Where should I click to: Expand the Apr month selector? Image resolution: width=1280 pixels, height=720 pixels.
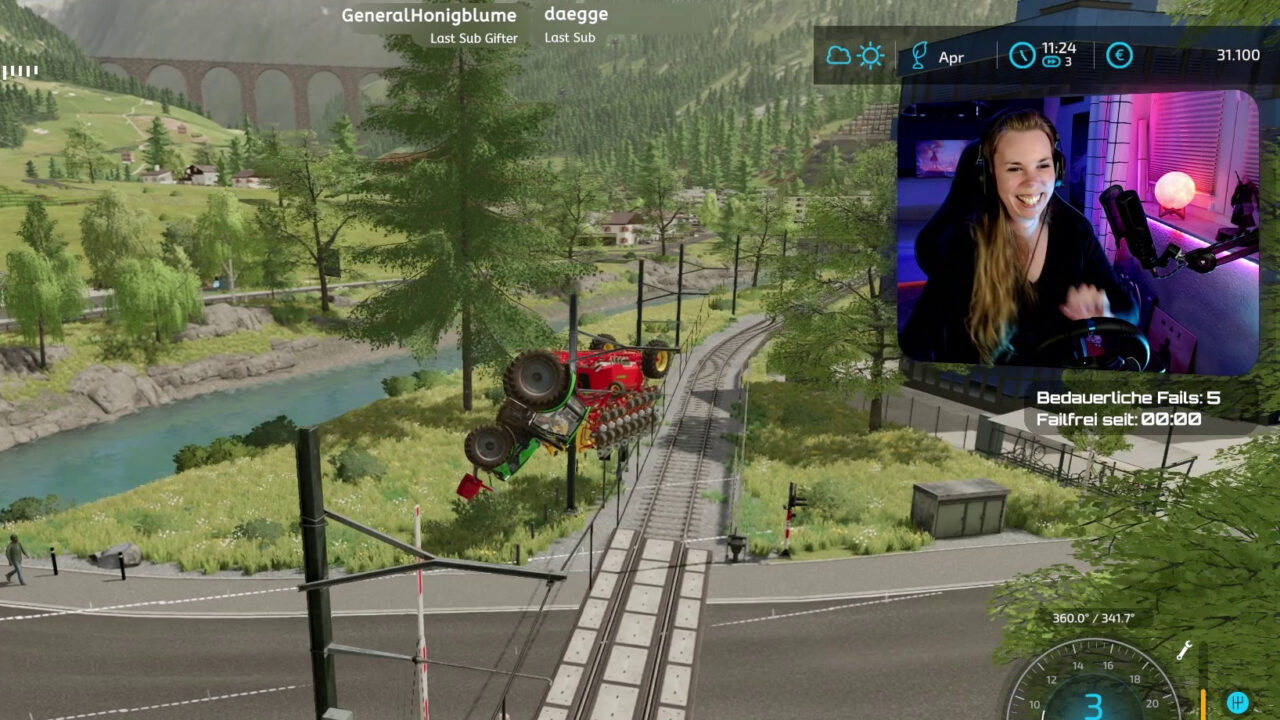950,57
